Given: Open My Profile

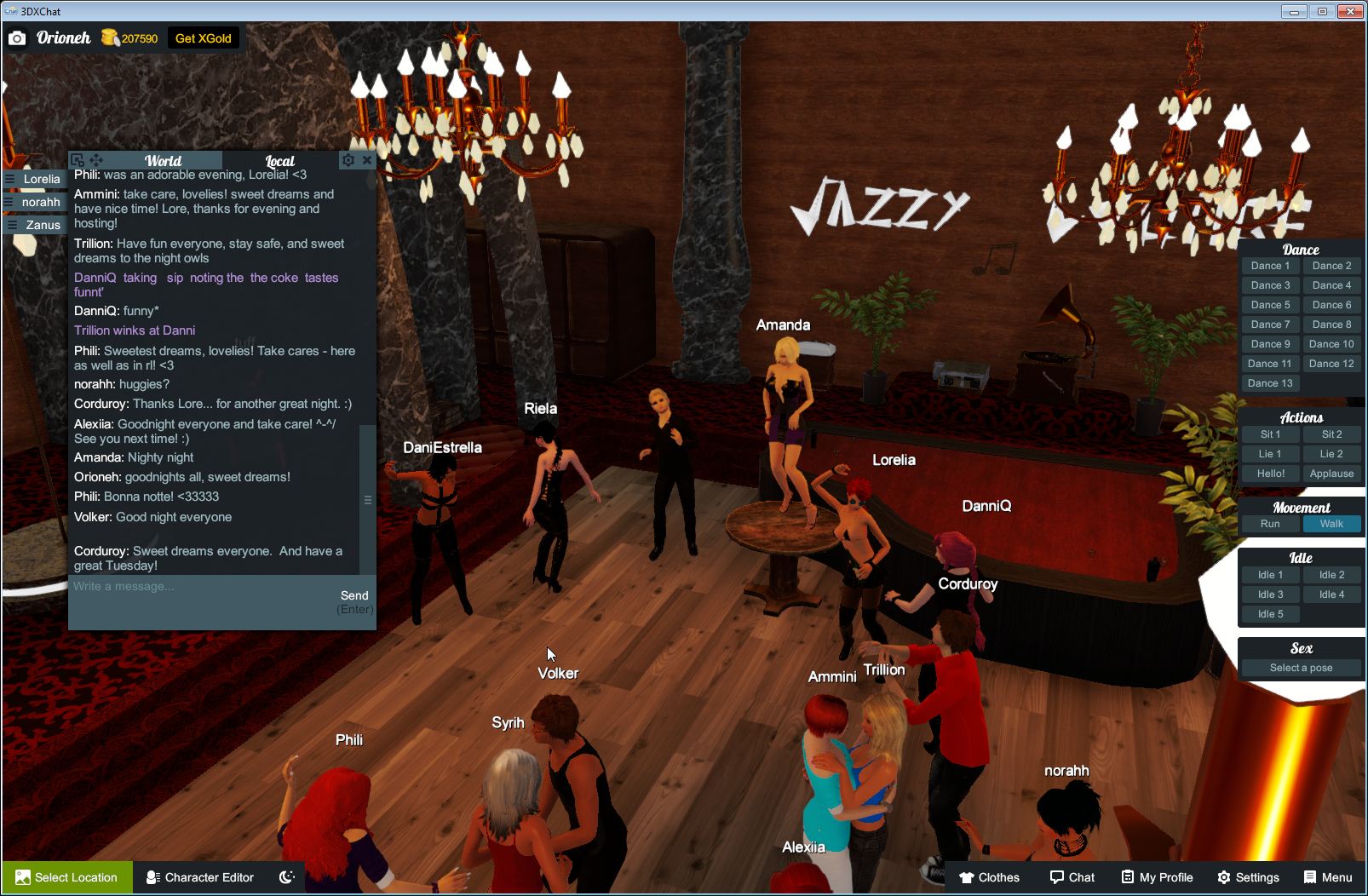Looking at the screenshot, I should 1156,877.
